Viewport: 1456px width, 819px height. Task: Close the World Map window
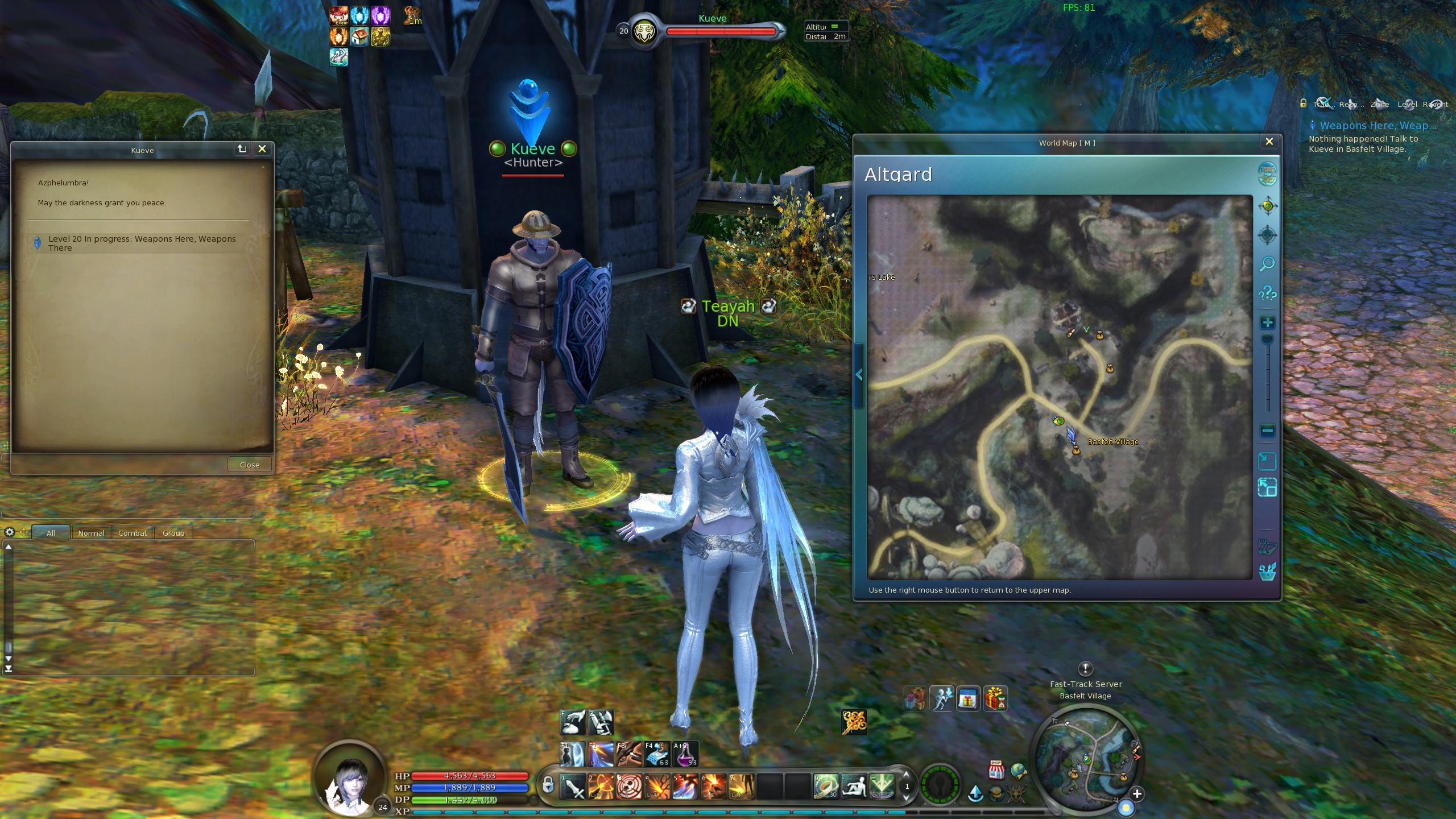pyautogui.click(x=1269, y=142)
